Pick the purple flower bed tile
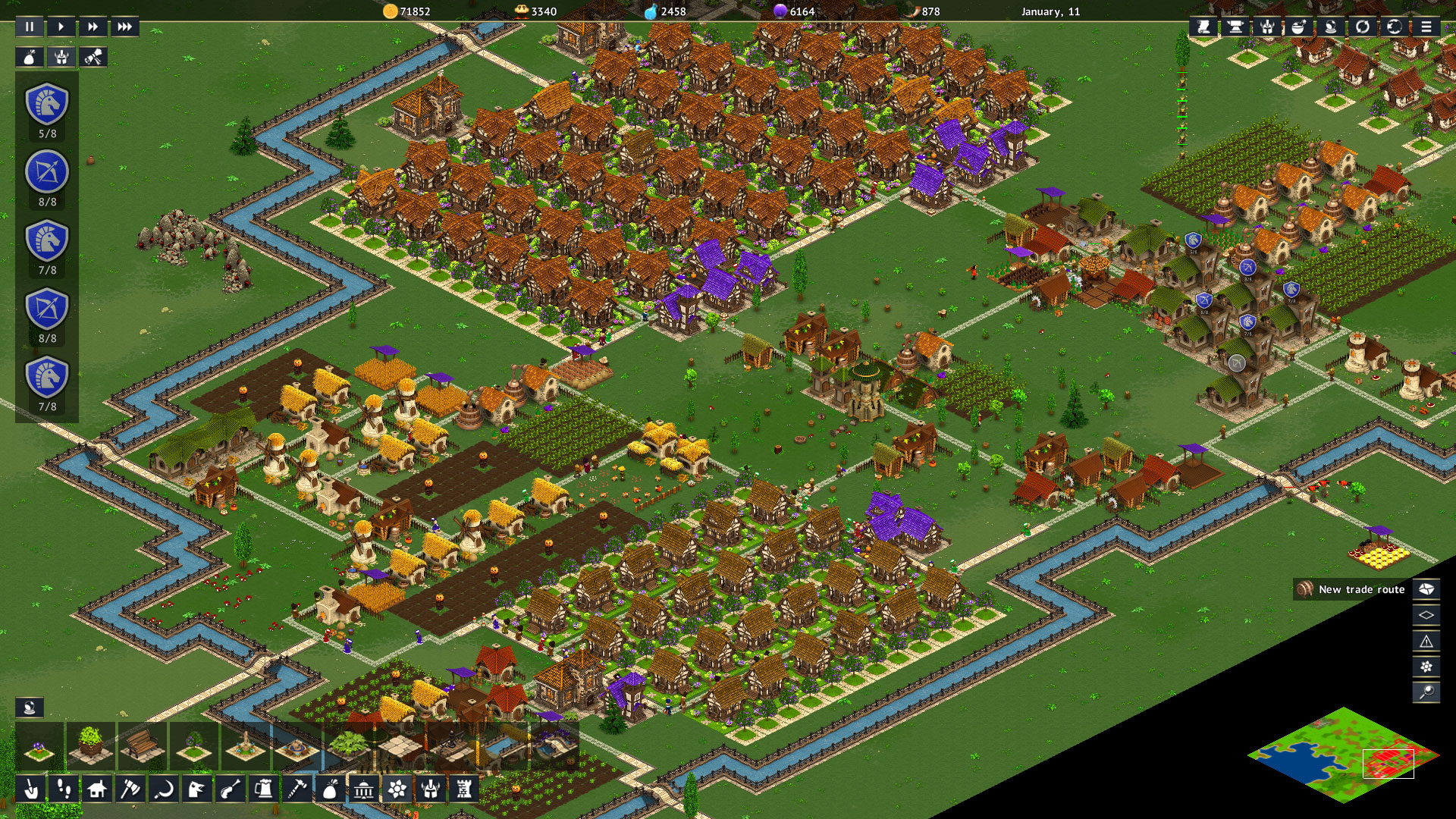 [x=39, y=744]
